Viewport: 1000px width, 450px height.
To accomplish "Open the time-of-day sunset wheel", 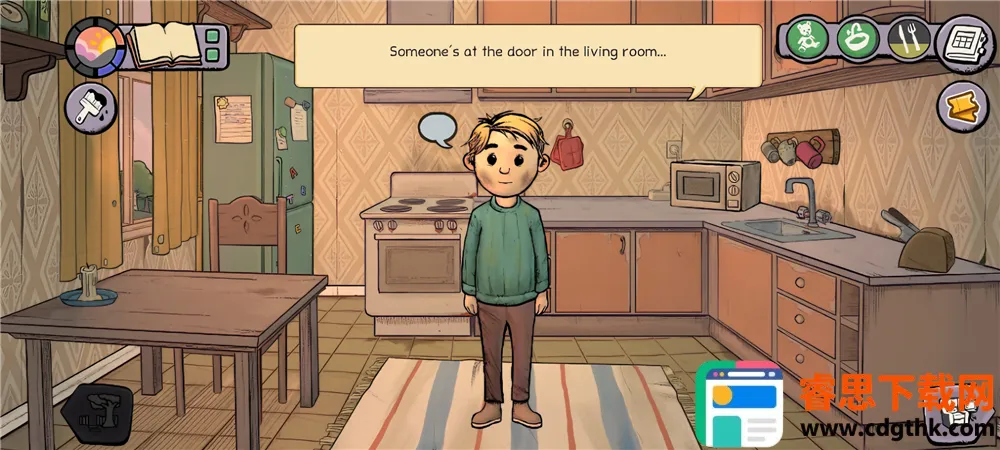I will pos(94,47).
